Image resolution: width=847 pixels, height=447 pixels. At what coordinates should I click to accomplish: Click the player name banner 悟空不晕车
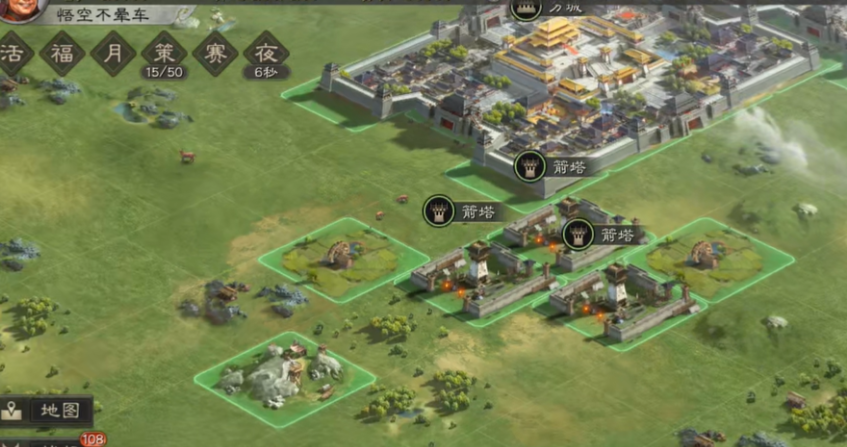pos(106,14)
